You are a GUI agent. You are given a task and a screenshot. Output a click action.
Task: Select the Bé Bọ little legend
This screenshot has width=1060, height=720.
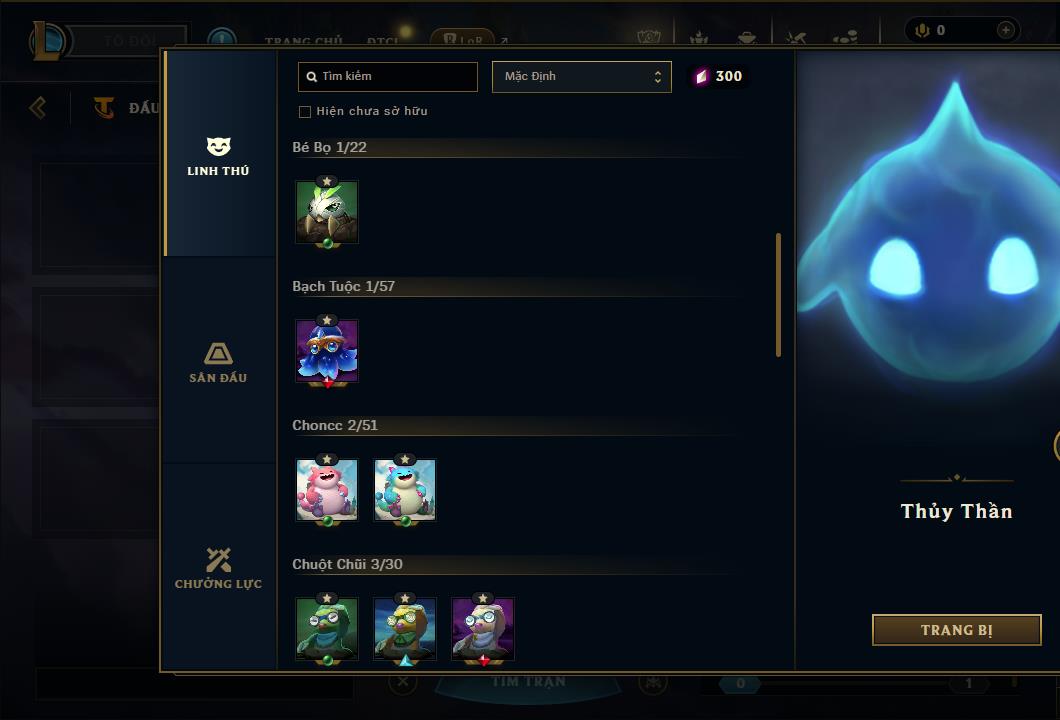pos(327,211)
